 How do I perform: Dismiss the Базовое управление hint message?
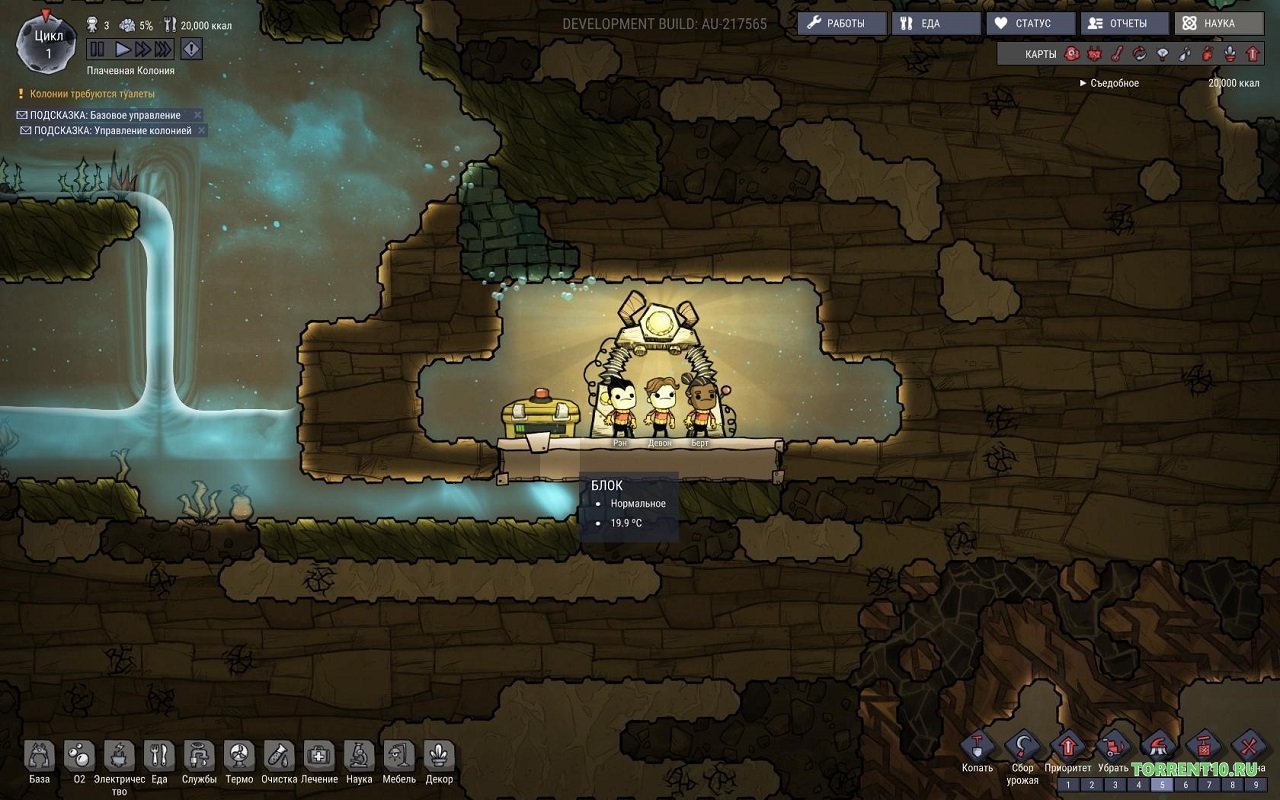point(198,115)
